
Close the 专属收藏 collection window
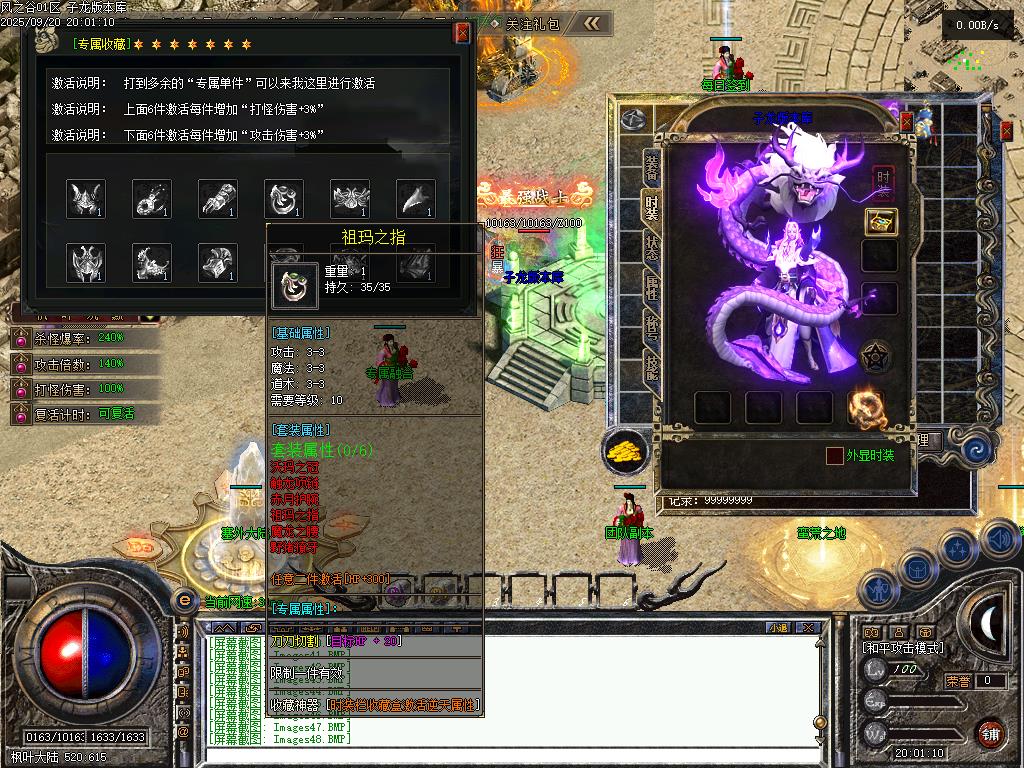tap(462, 33)
